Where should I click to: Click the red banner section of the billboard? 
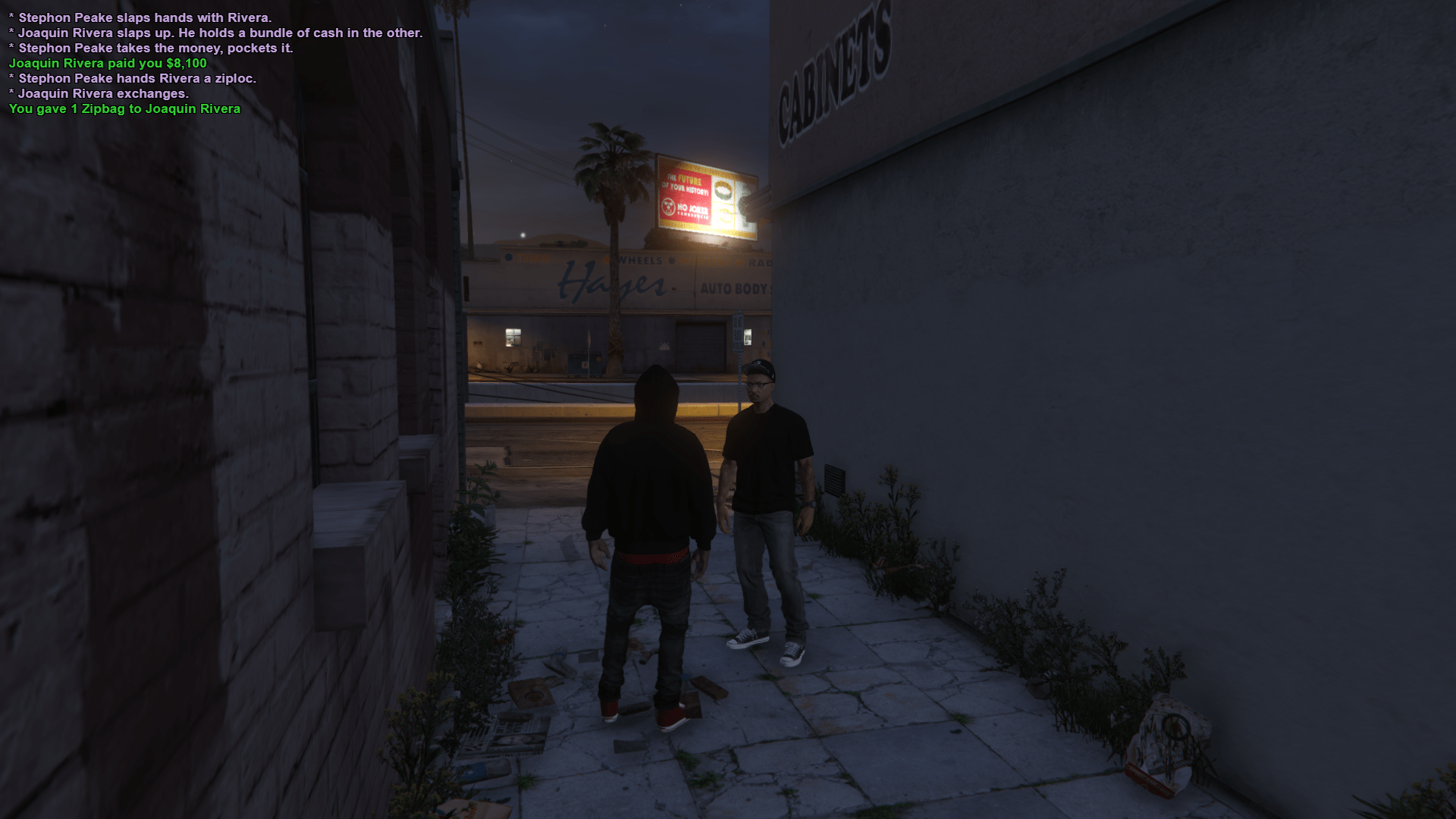click(685, 193)
